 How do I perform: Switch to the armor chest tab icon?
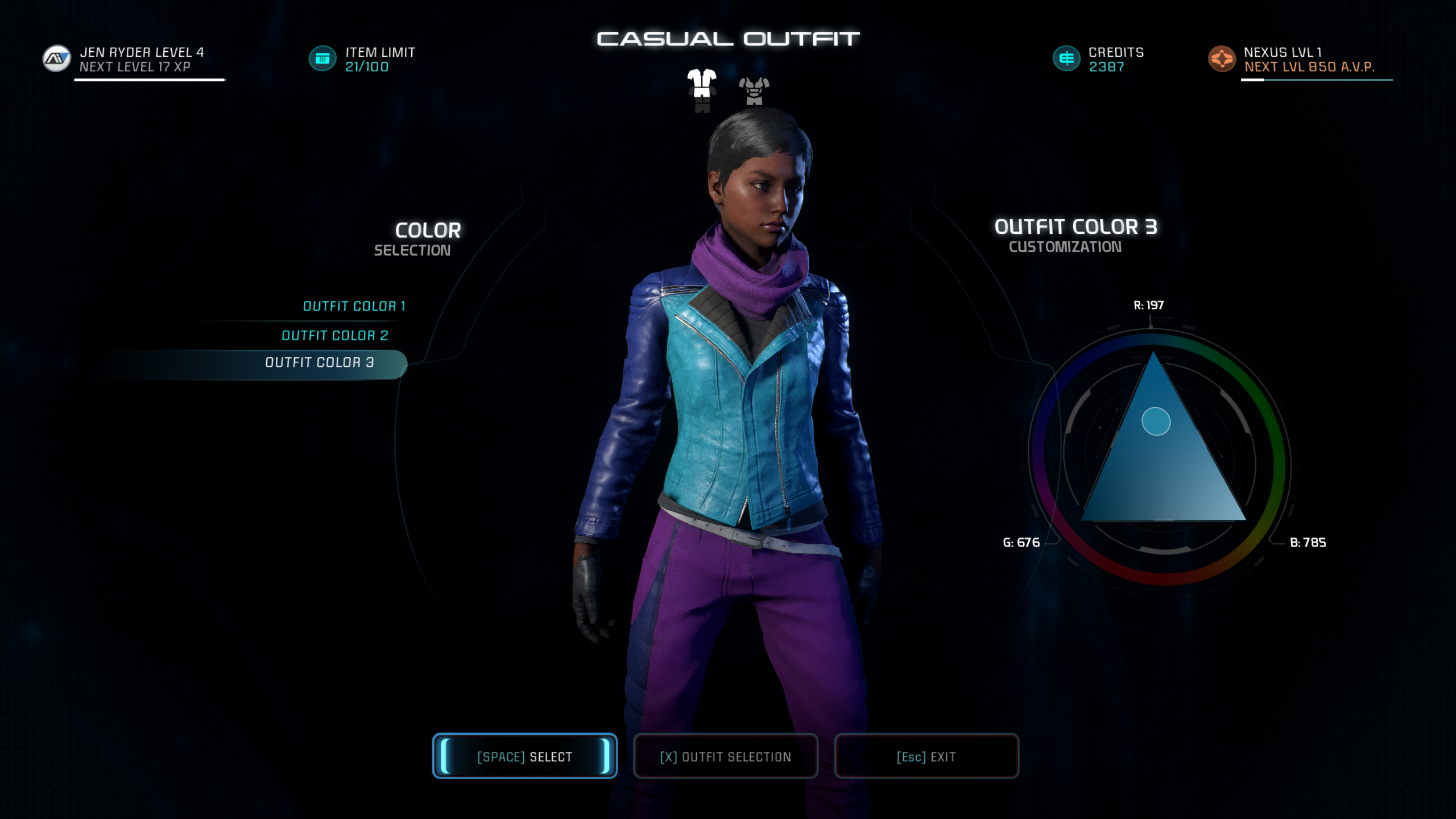754,91
